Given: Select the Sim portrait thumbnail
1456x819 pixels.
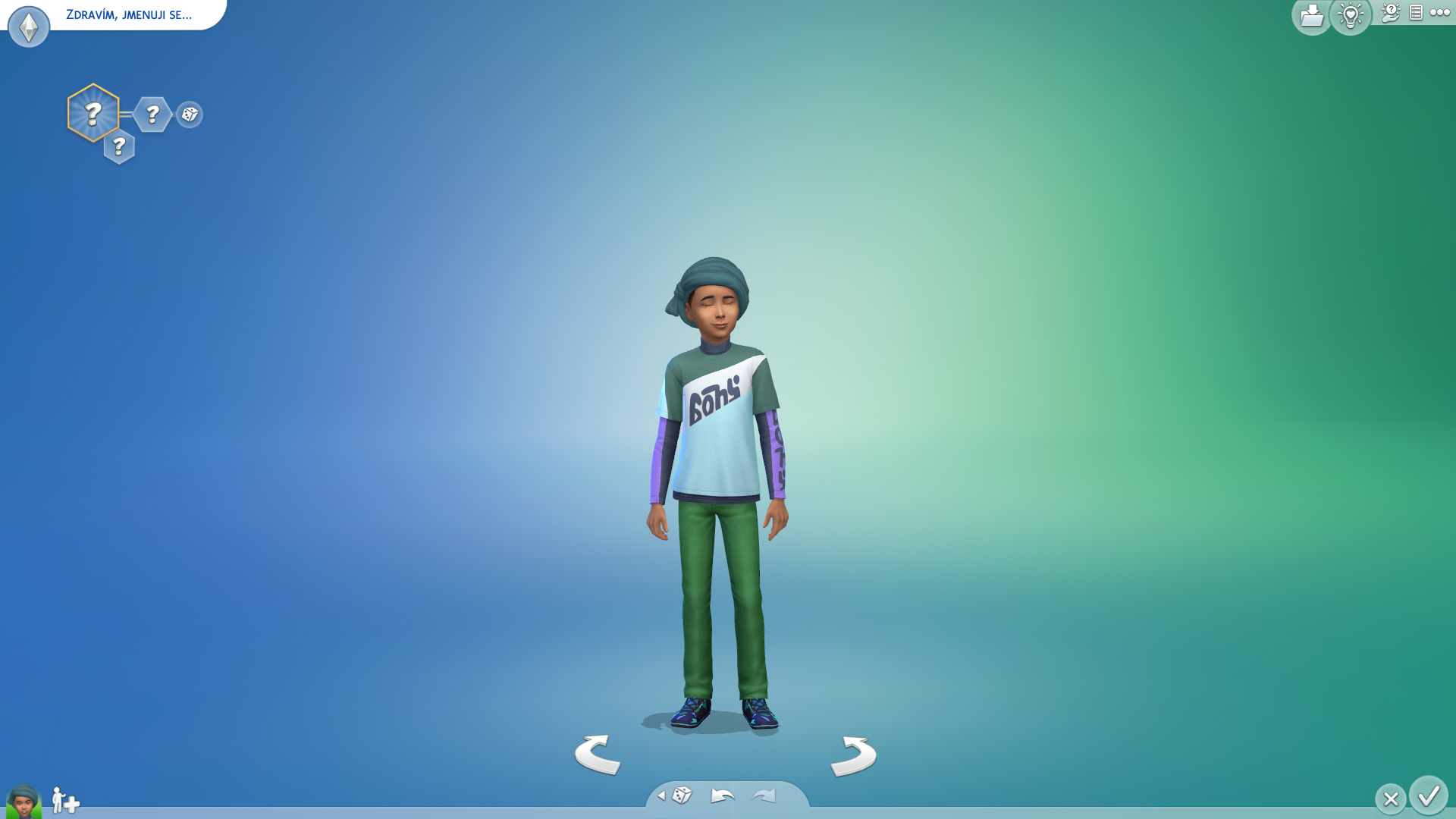Looking at the screenshot, I should (x=24, y=801).
